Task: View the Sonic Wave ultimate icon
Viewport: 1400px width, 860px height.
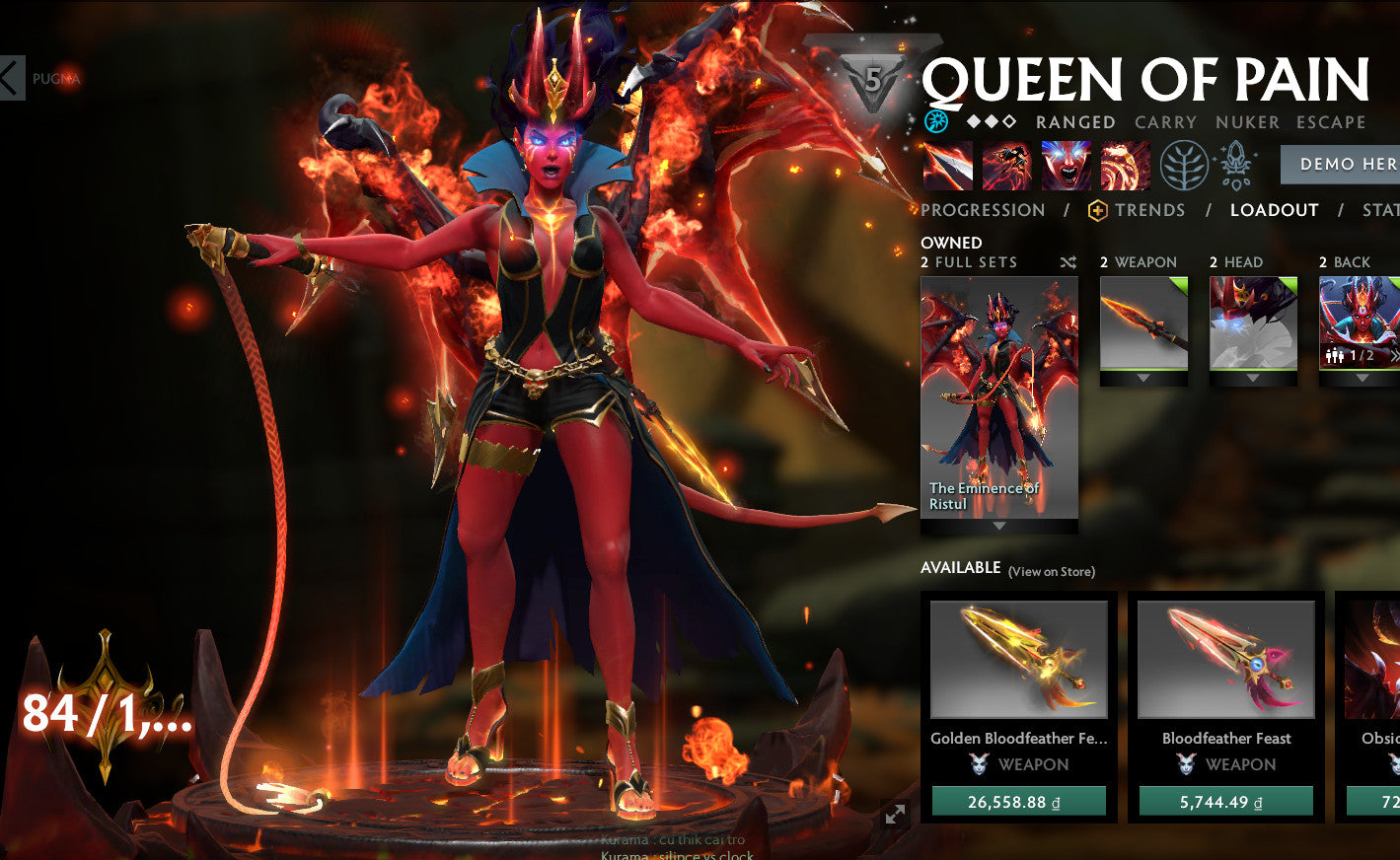Action: pyautogui.click(x=1125, y=166)
